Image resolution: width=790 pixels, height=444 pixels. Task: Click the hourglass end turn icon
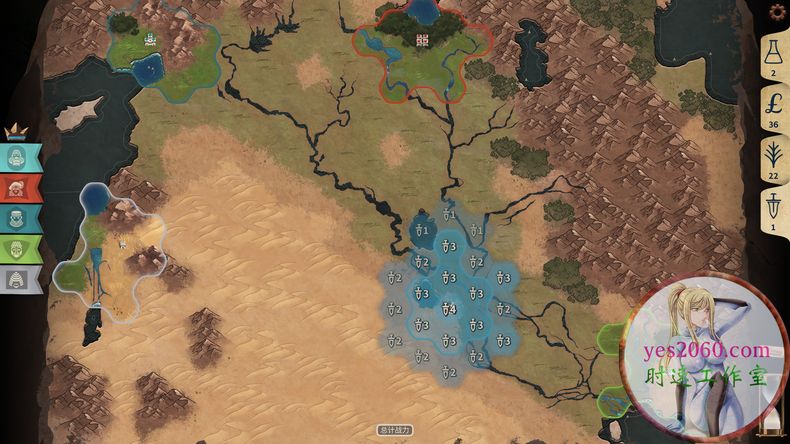(x=770, y=422)
